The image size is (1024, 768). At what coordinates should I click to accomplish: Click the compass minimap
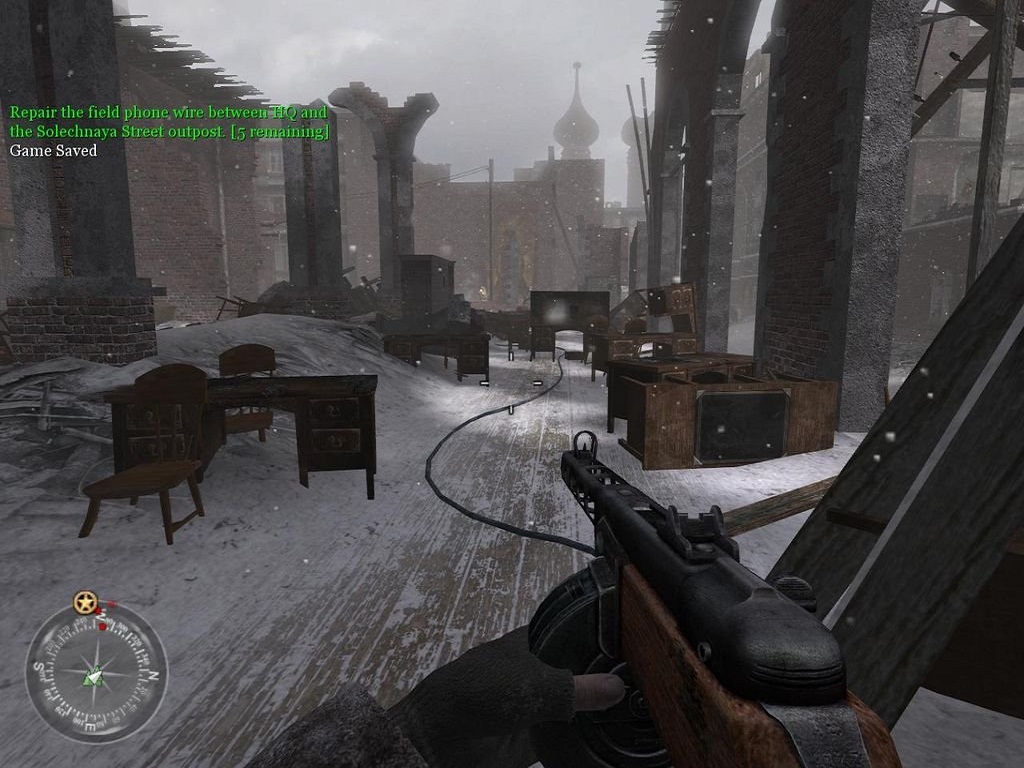coord(96,672)
